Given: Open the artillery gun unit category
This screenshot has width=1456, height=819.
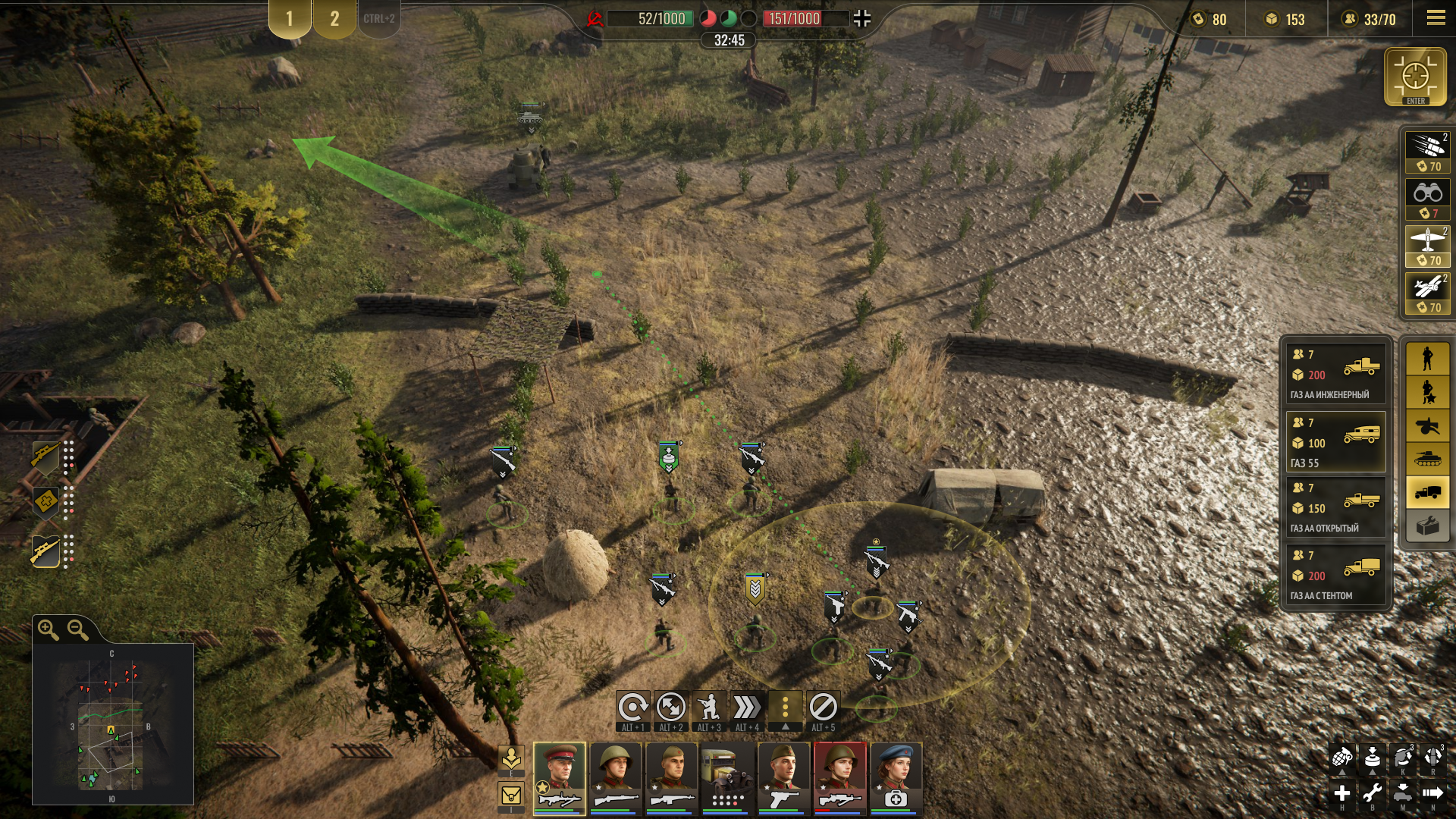Looking at the screenshot, I should 1427,425.
